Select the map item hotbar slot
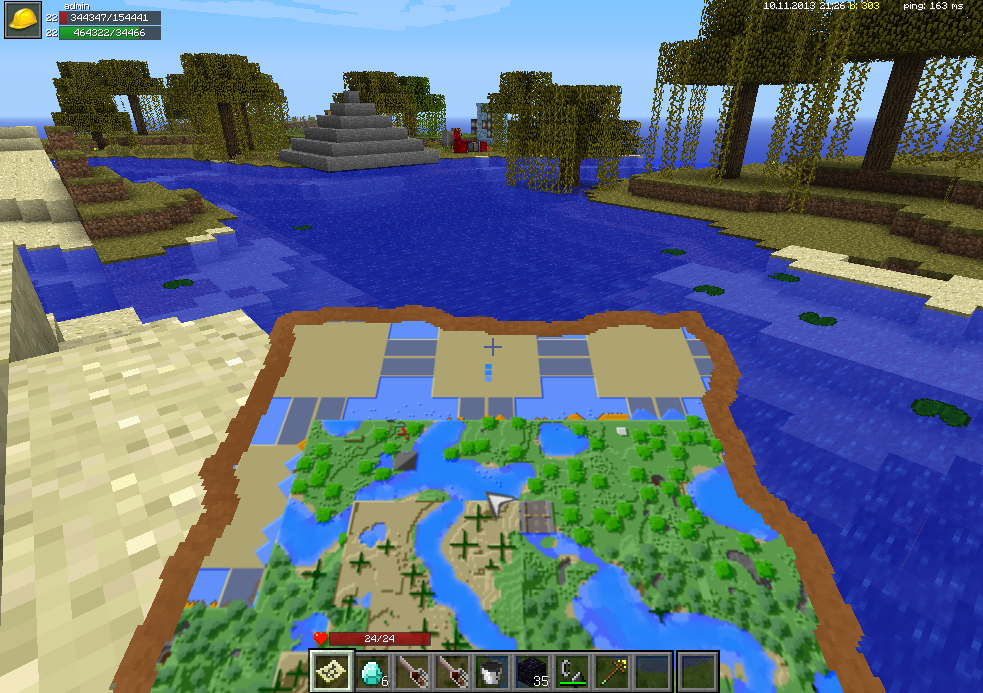 pos(330,671)
